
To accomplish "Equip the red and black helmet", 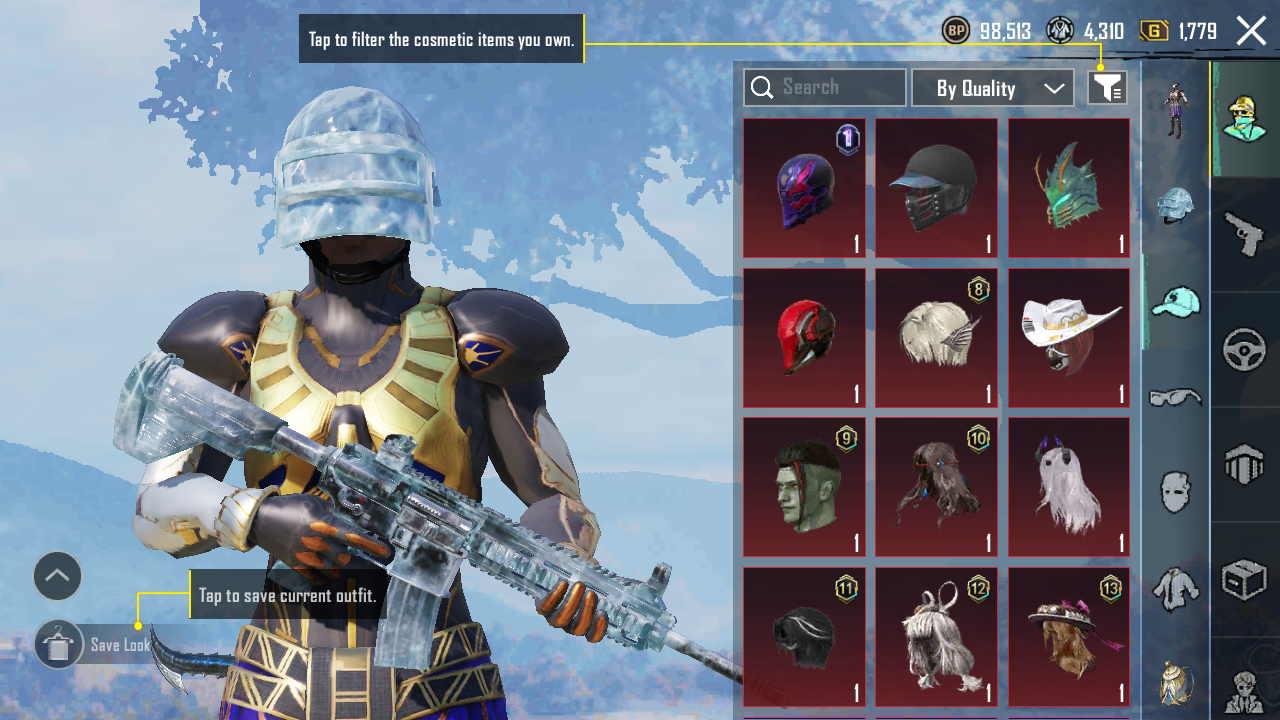I will point(804,338).
